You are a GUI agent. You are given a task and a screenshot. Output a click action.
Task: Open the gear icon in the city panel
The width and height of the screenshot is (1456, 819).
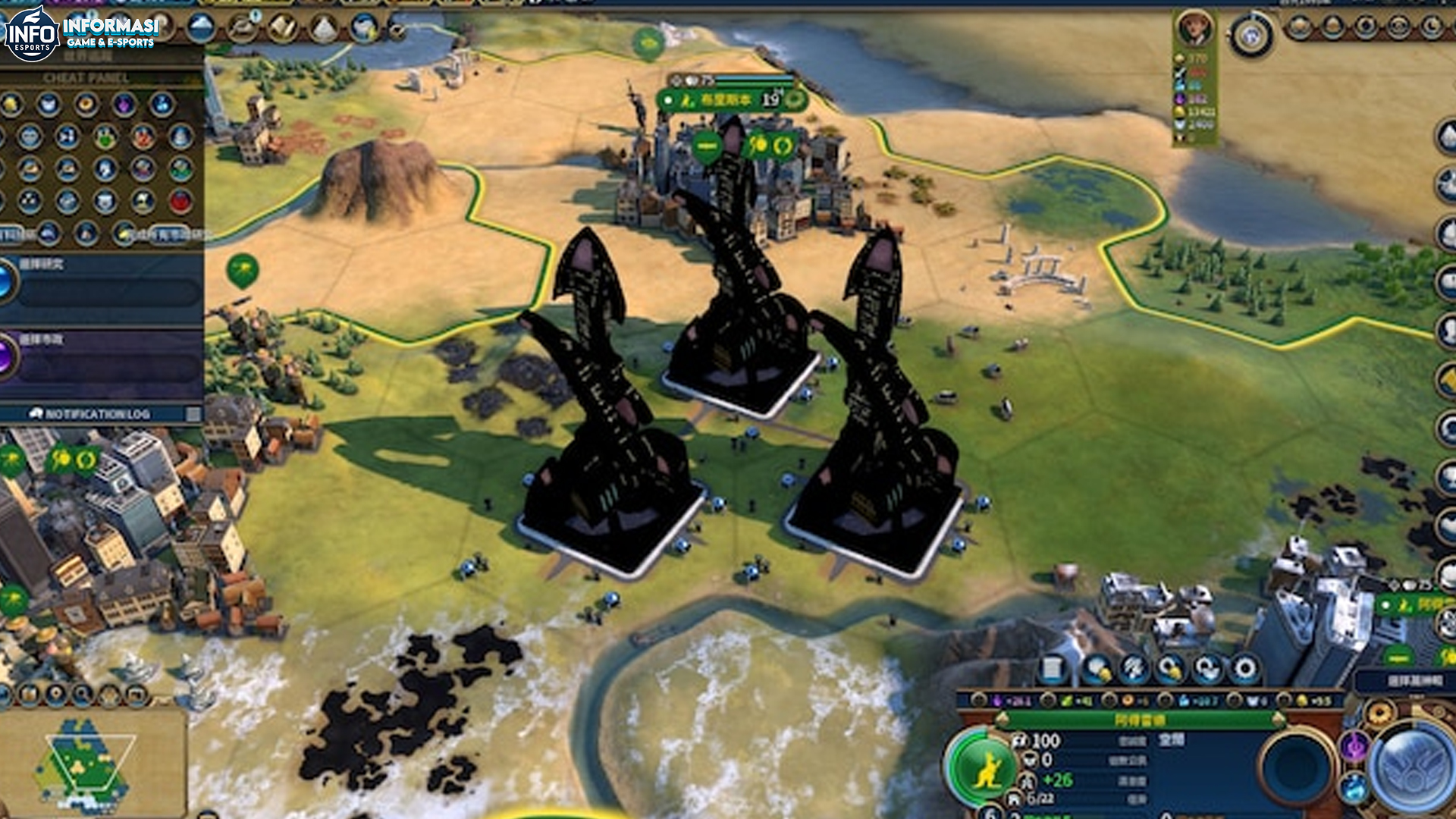point(1244,670)
